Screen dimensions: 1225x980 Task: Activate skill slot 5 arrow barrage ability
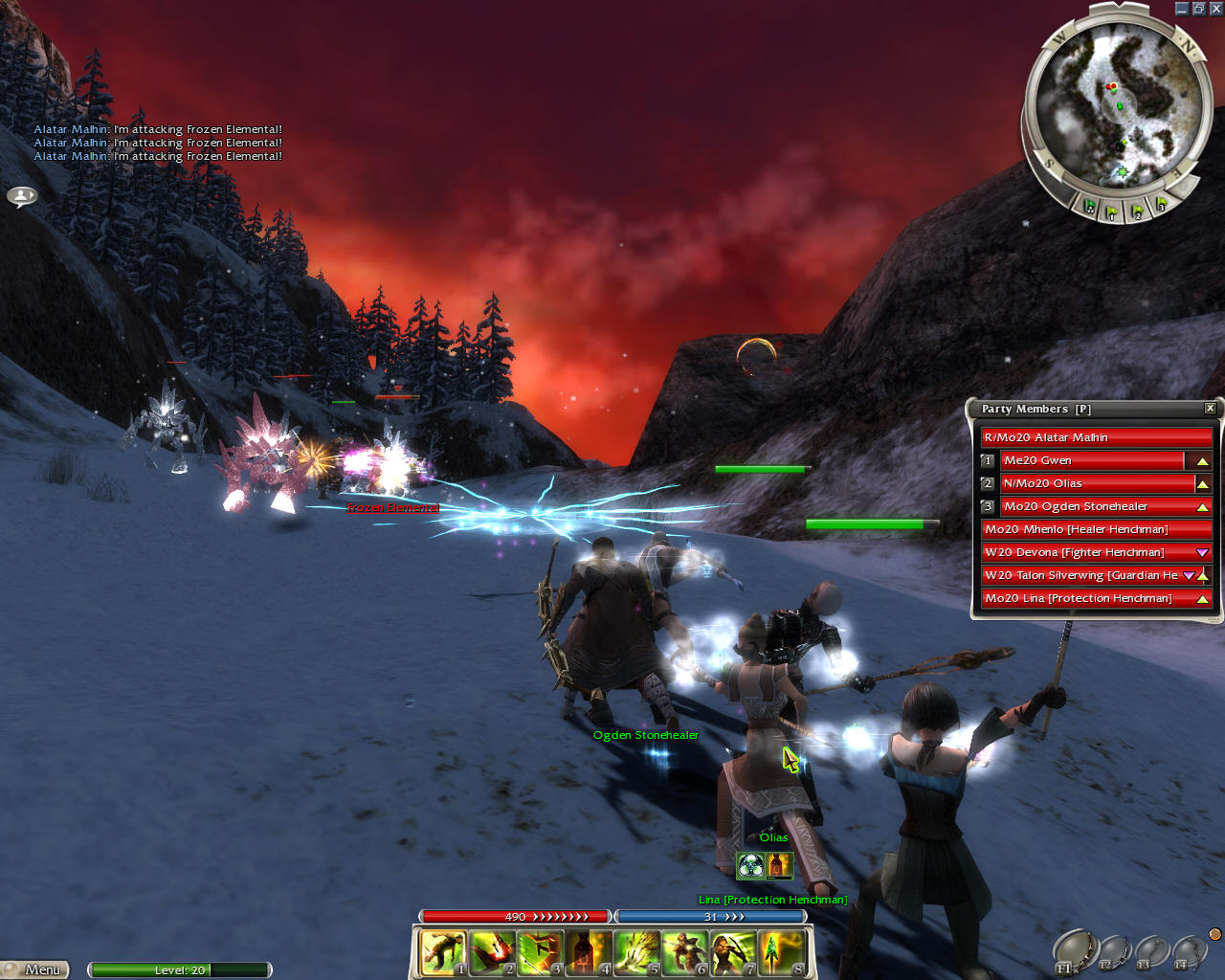tap(636, 953)
